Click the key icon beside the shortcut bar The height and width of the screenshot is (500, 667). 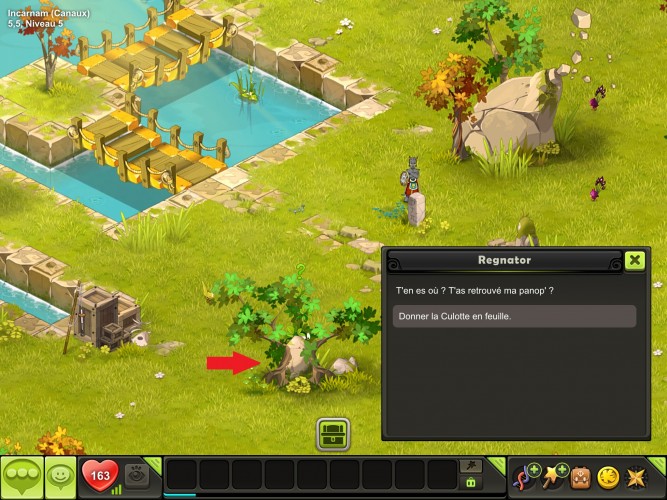click(x=469, y=466)
